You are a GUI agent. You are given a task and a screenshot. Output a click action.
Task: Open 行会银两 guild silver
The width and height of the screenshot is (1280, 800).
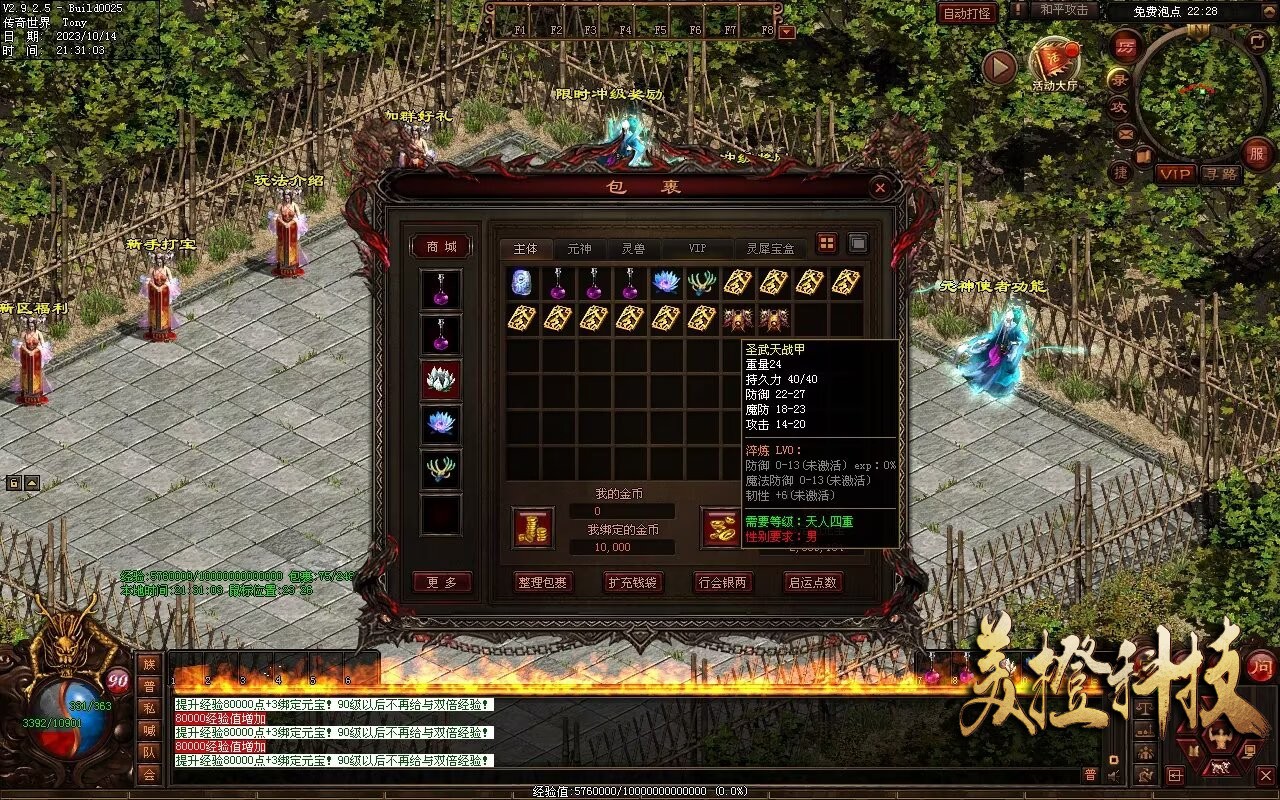point(722,582)
